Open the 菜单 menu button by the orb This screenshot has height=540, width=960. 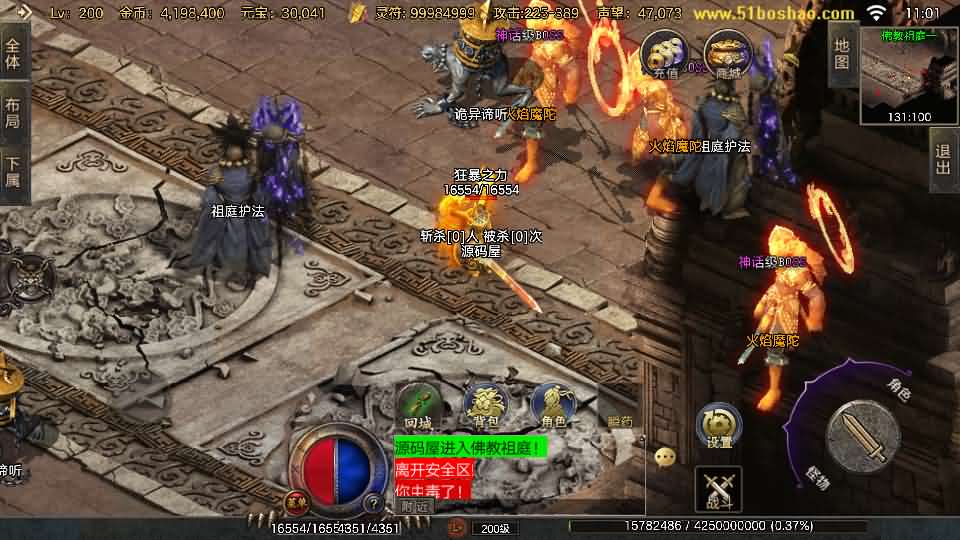pyautogui.click(x=297, y=501)
